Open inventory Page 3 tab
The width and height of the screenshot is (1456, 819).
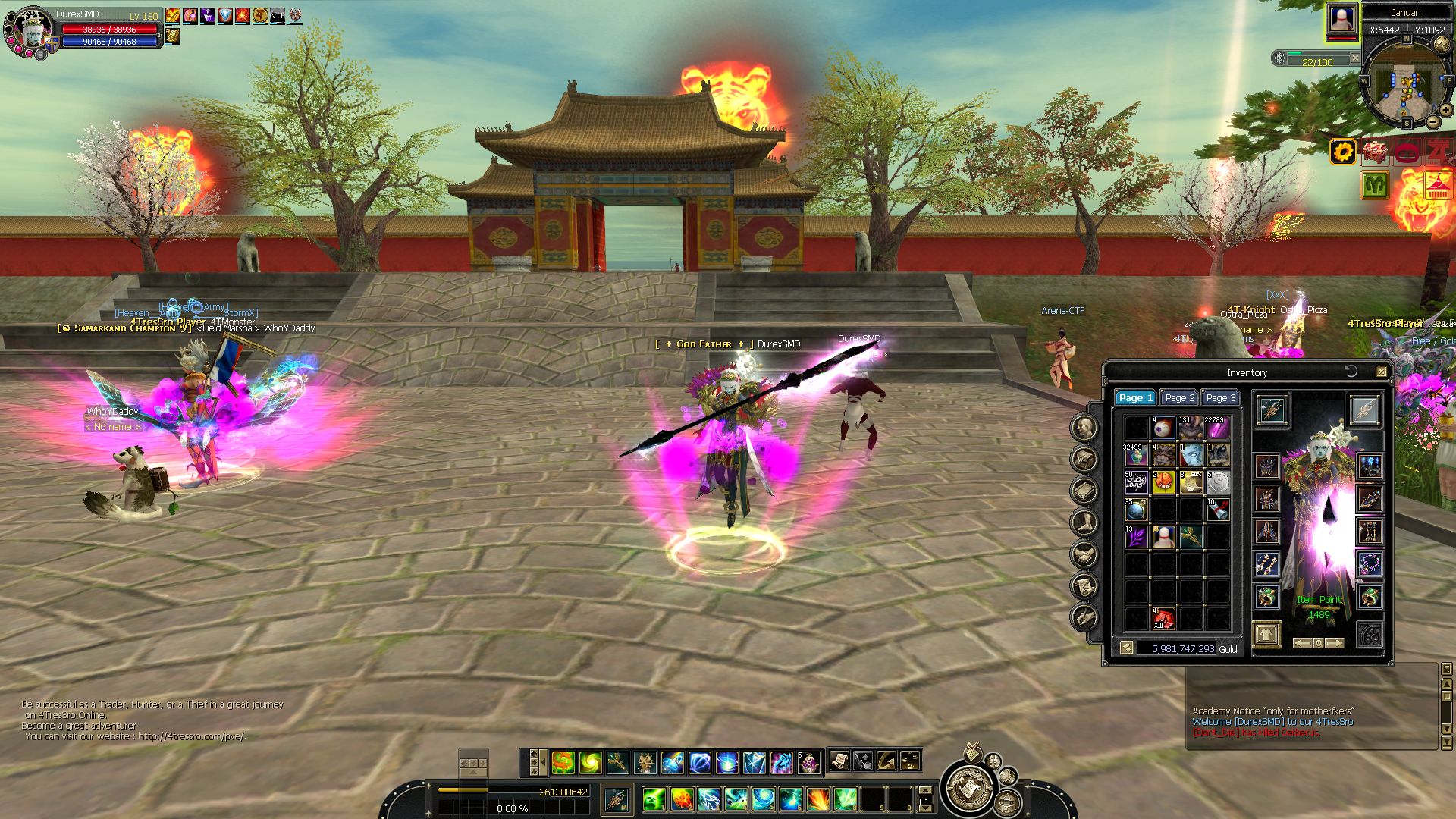pos(1220,397)
